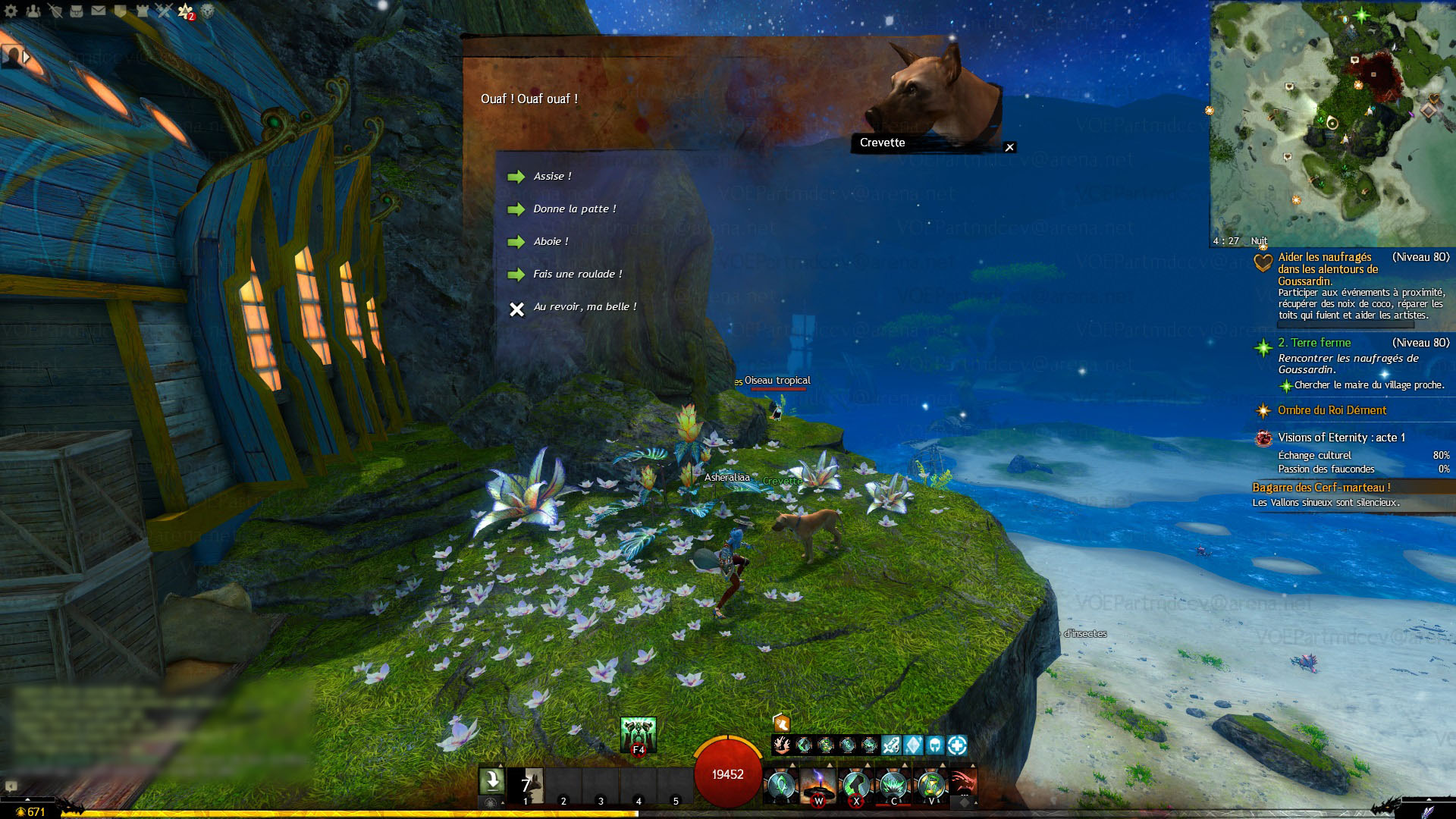Pick the 'Aboie !' dialogue choice
Screen dimensions: 1456x819
point(551,242)
